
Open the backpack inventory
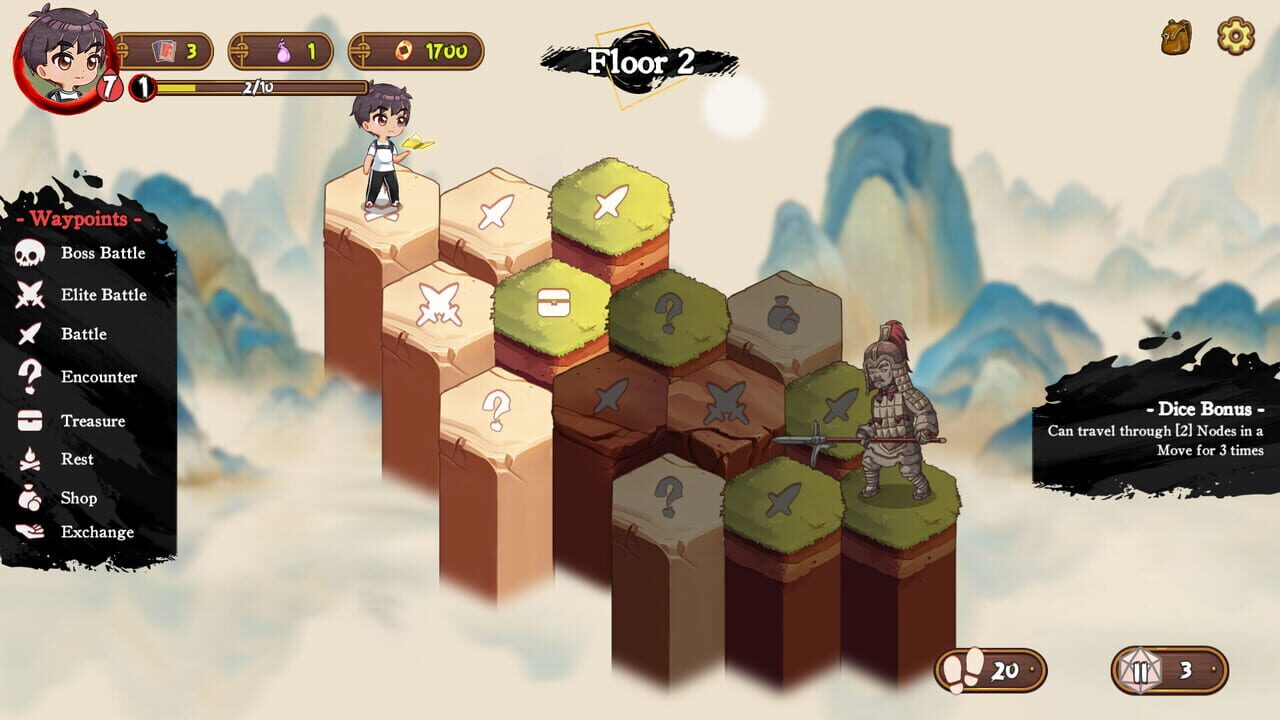(x=1176, y=38)
